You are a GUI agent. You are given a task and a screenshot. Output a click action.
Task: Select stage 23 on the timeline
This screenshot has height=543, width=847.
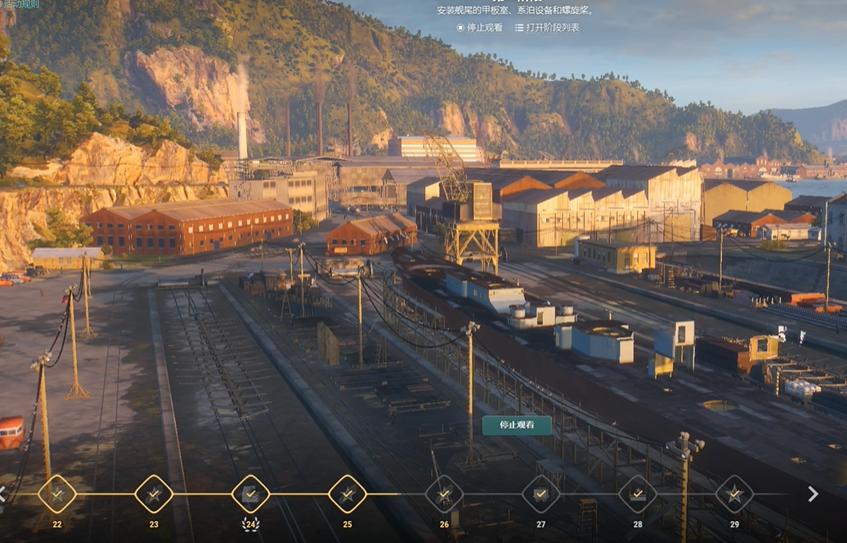pyautogui.click(x=154, y=494)
